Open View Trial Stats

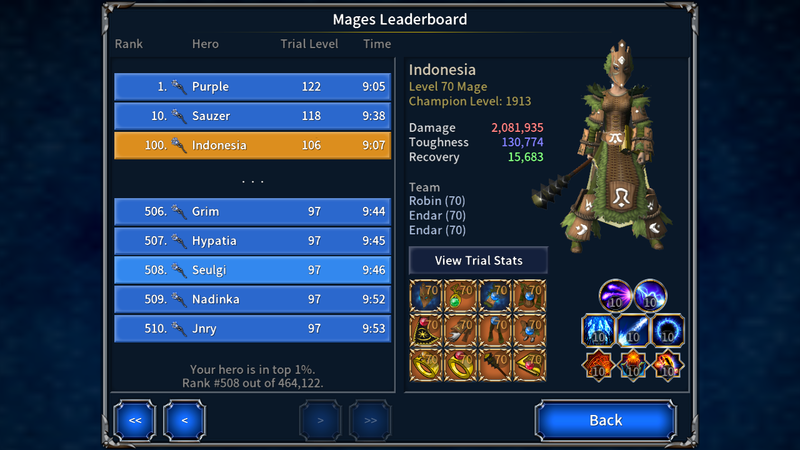[478, 260]
